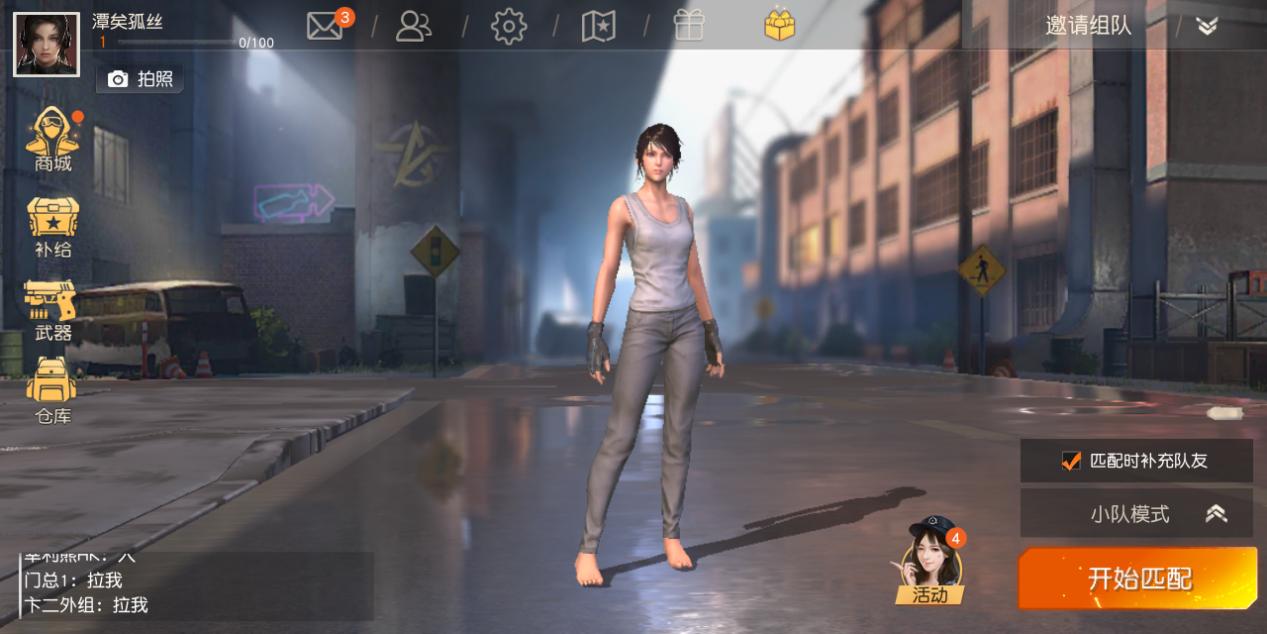
Task: Toggle the 匹配时补充队友 checkbox
Action: pyautogui.click(x=1071, y=461)
